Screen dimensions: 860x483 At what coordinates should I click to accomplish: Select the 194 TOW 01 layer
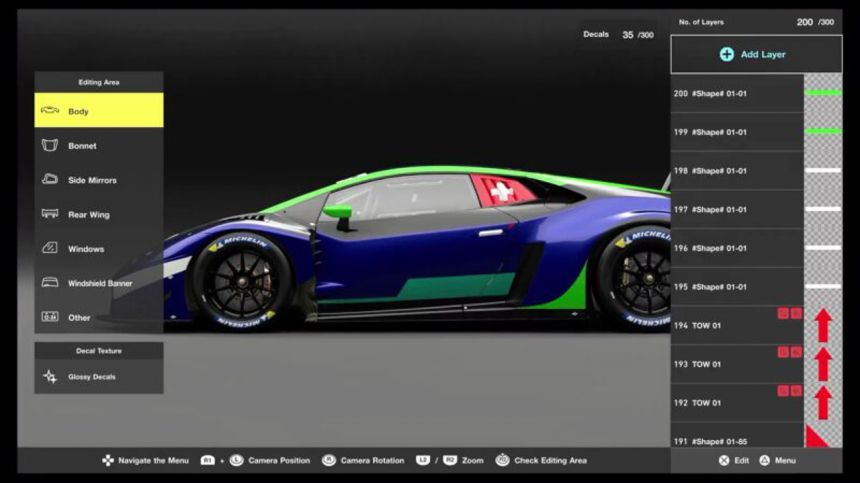click(737, 326)
